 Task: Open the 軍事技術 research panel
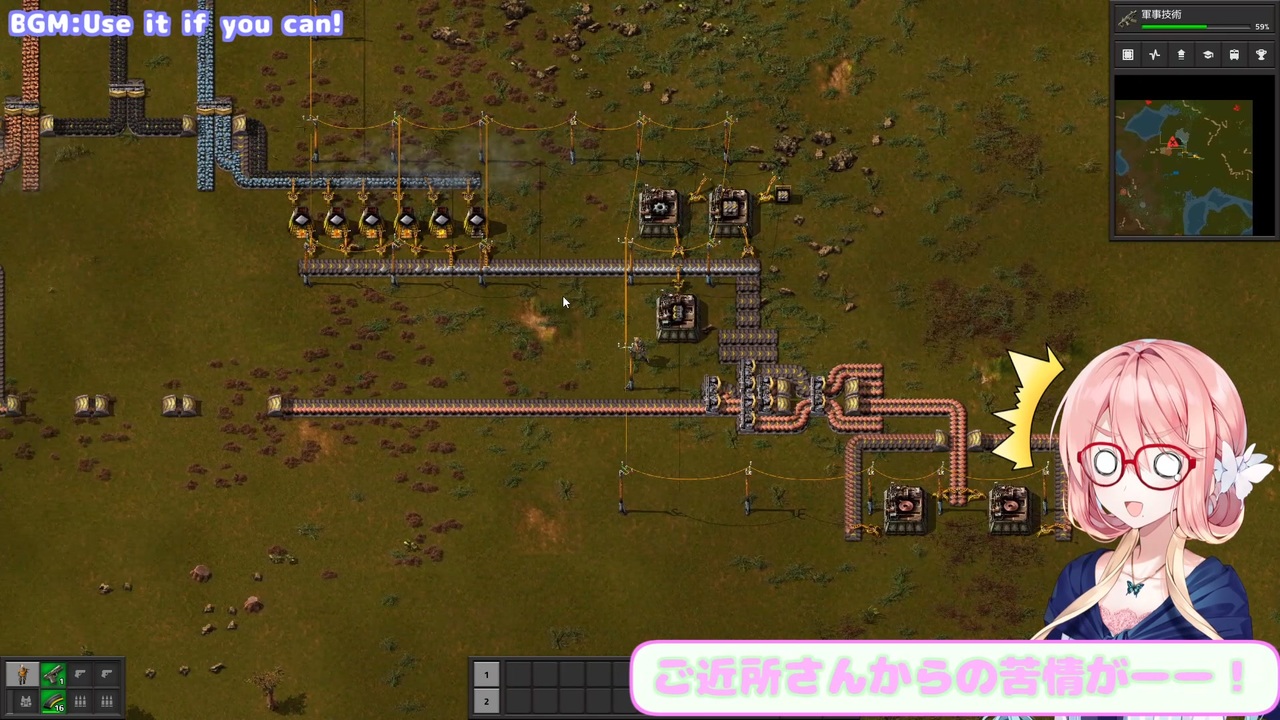[x=1175, y=15]
